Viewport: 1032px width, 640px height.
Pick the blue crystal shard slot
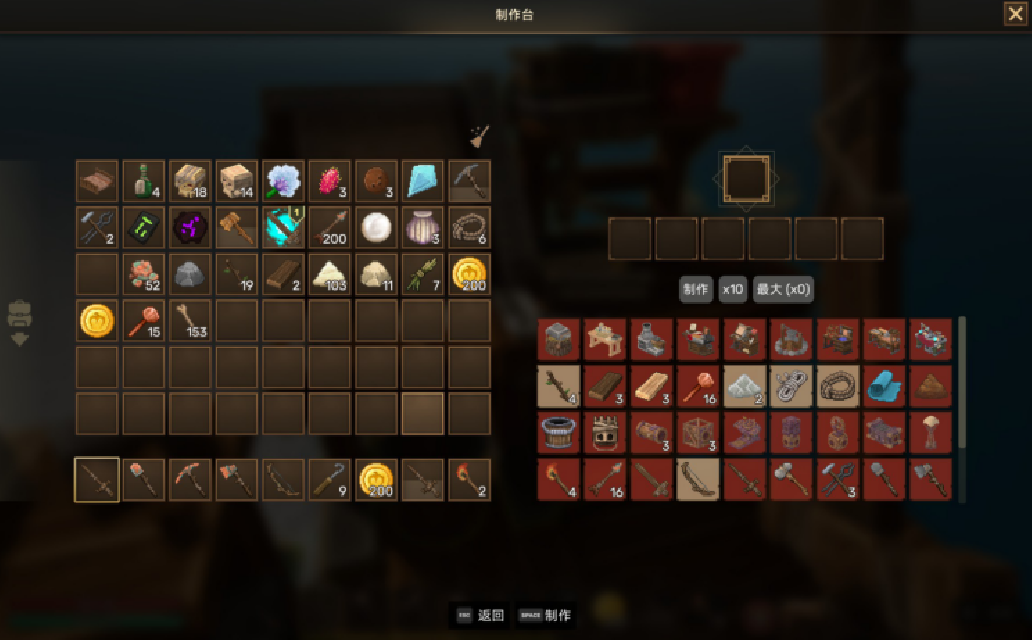click(423, 181)
